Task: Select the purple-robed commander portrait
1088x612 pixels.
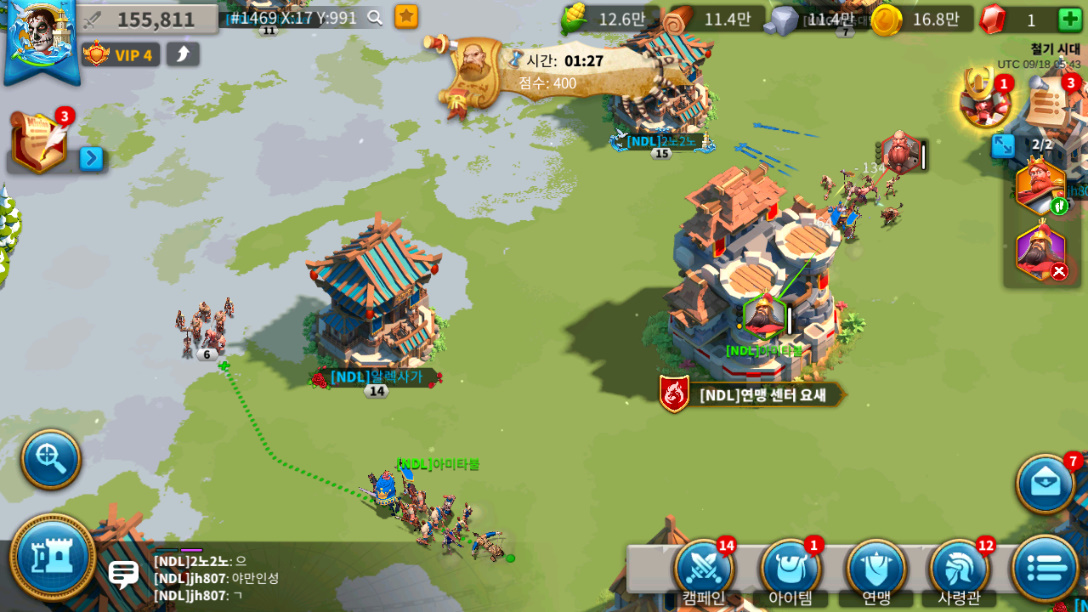Action: click(x=1040, y=250)
